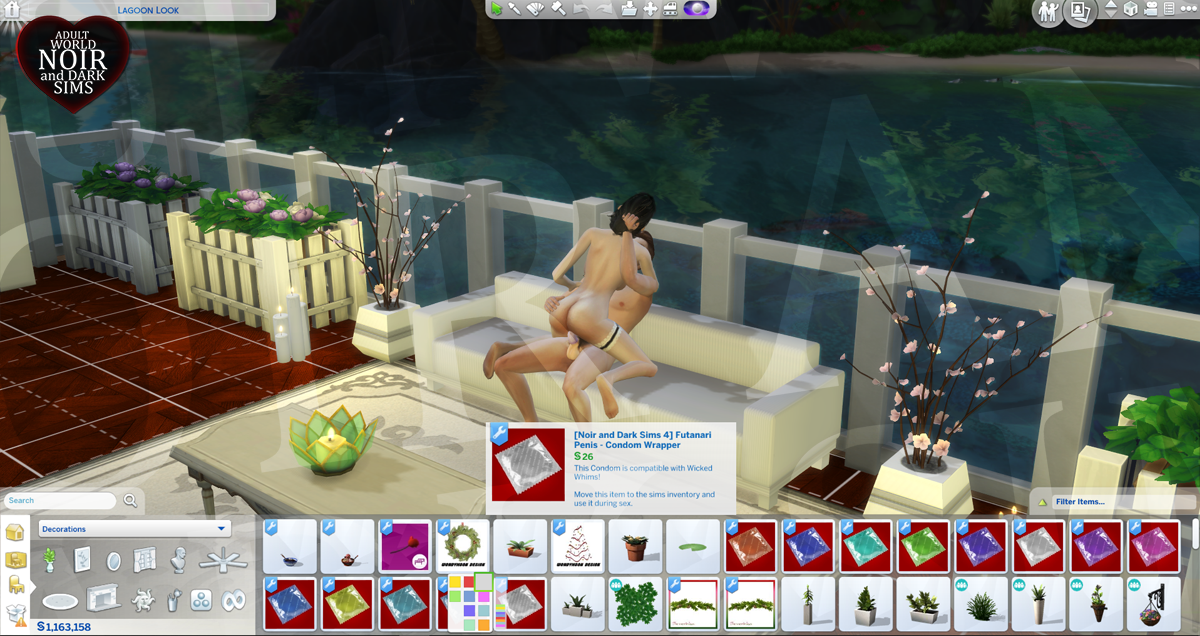
Task: Open the Gallery photos button
Action: click(1079, 11)
